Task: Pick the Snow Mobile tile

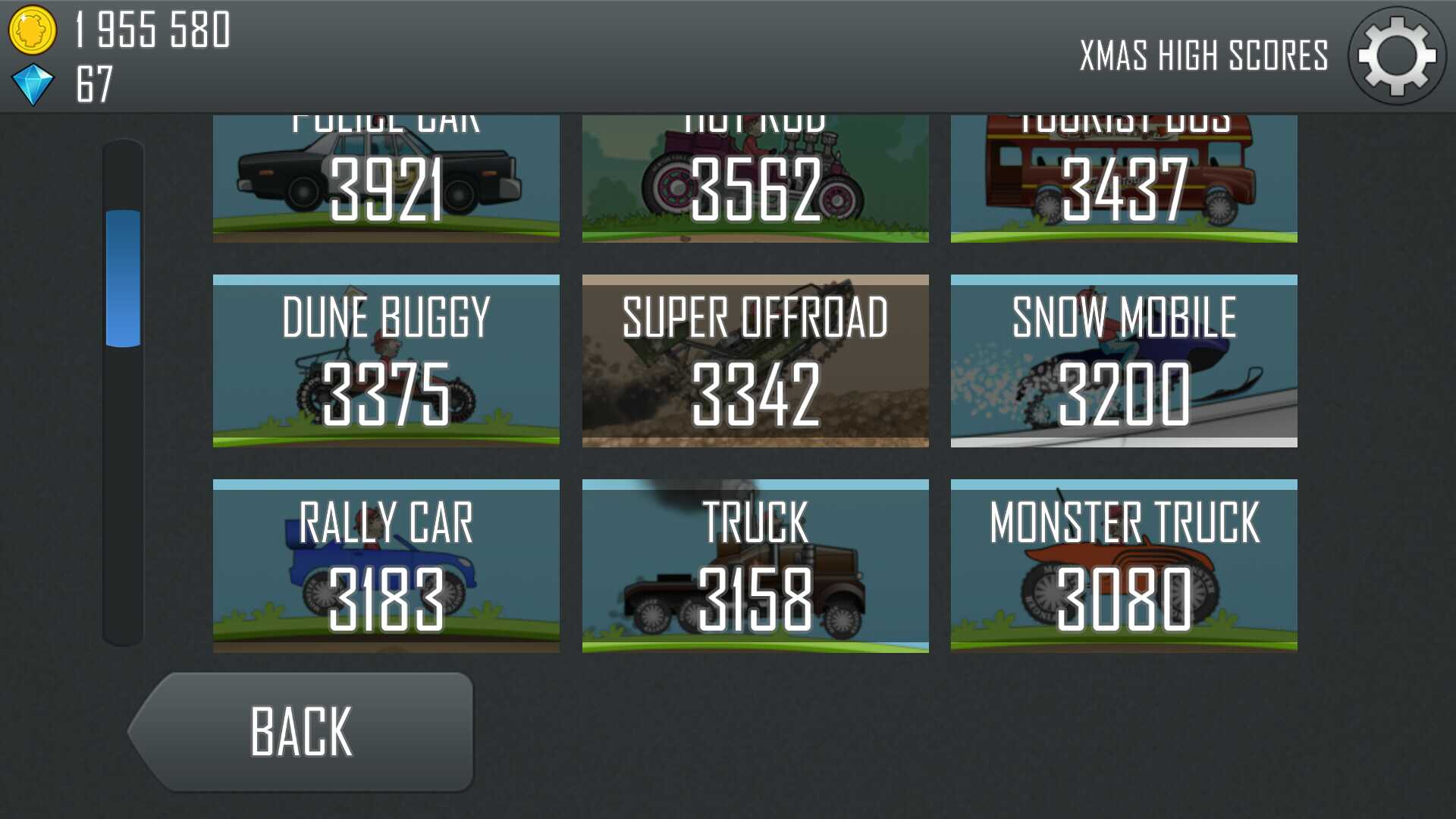Action: (1124, 361)
